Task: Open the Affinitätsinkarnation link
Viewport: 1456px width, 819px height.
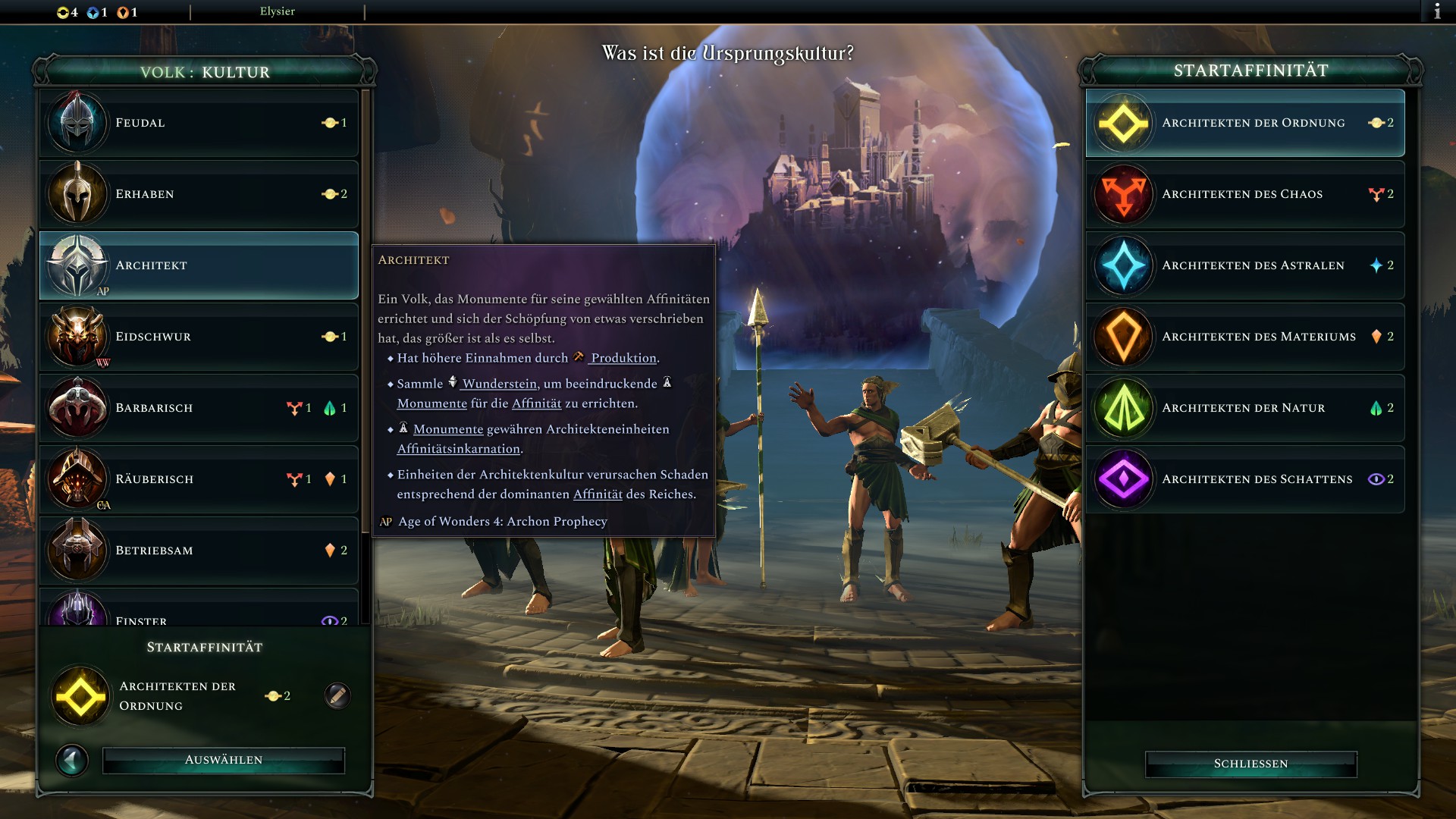Action: [459, 449]
